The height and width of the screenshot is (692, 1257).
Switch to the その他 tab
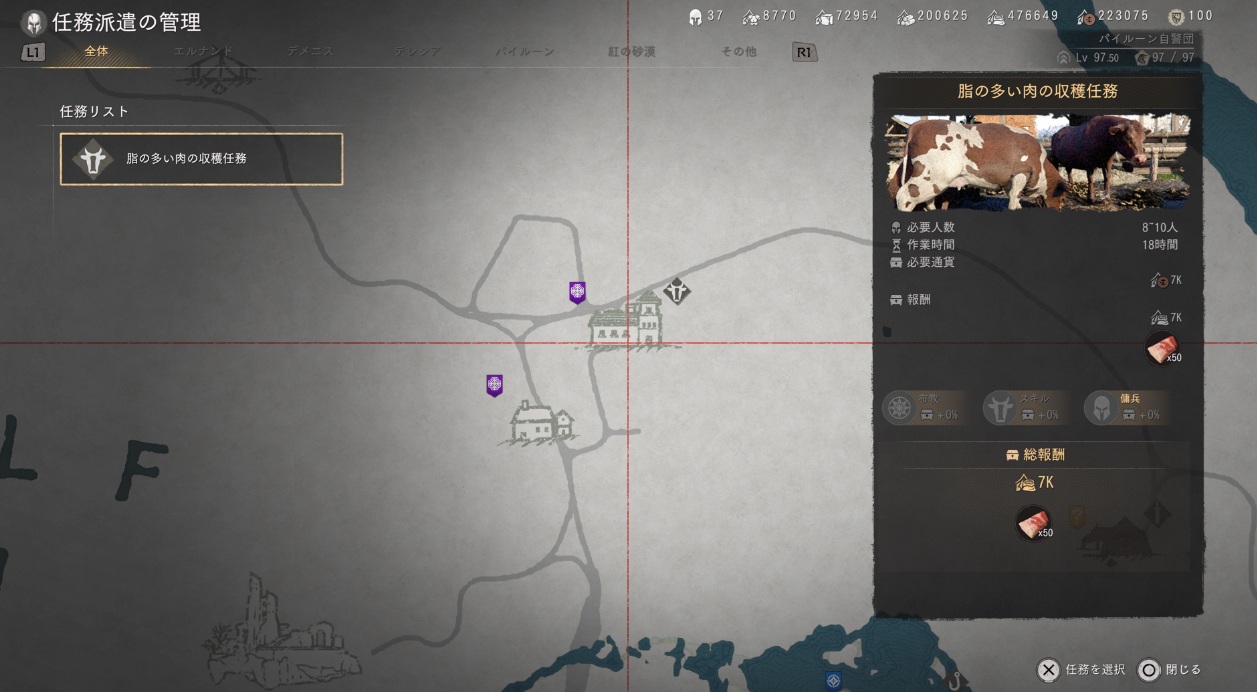point(738,51)
